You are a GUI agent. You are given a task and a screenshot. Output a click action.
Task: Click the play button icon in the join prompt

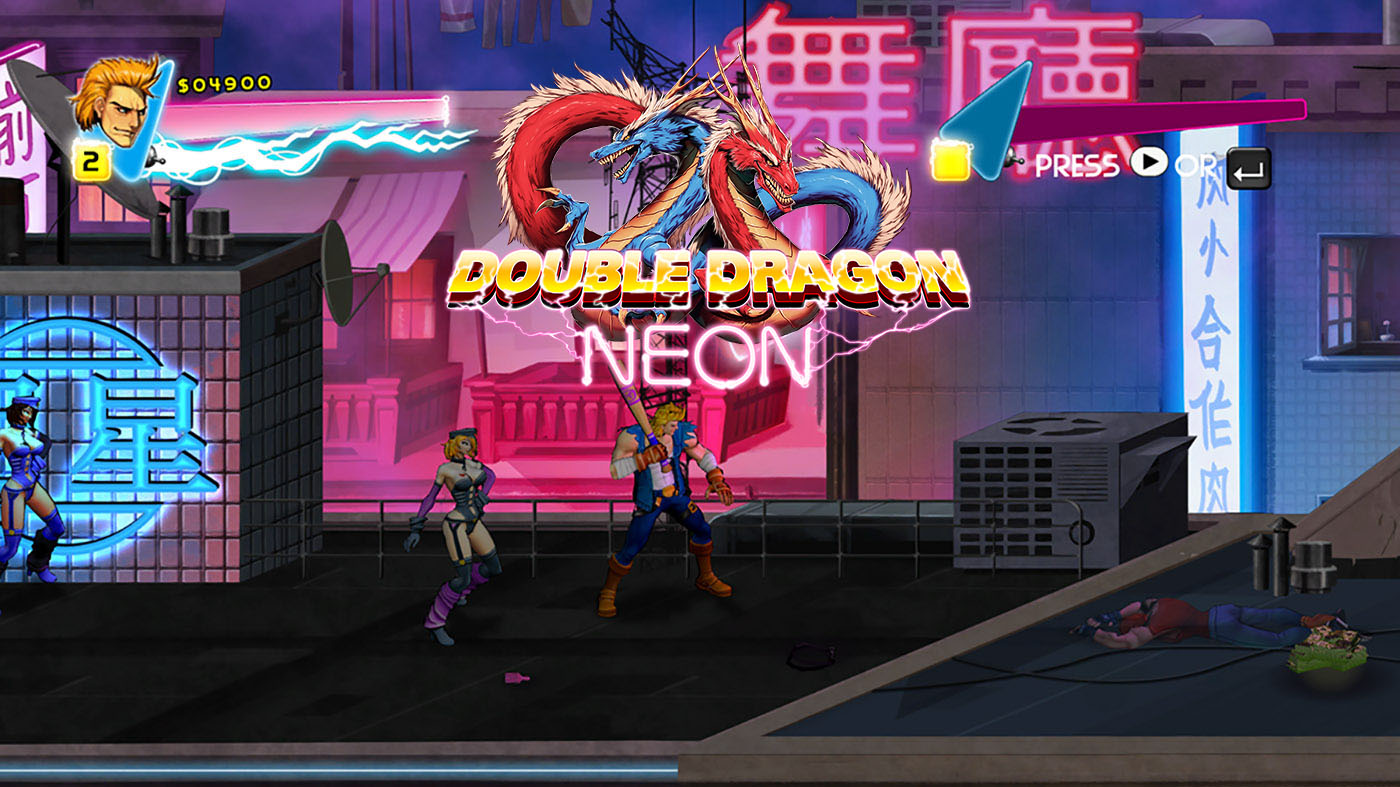[x=1150, y=162]
